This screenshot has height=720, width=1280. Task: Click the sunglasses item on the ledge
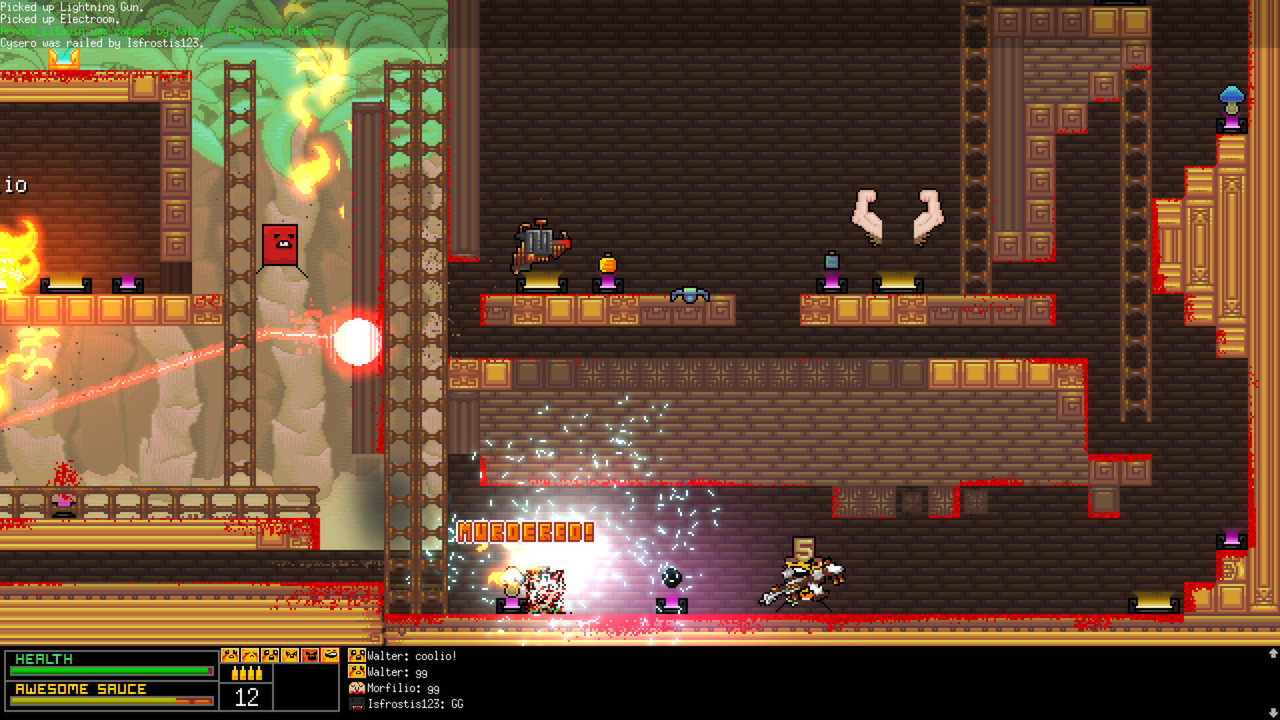coord(690,293)
